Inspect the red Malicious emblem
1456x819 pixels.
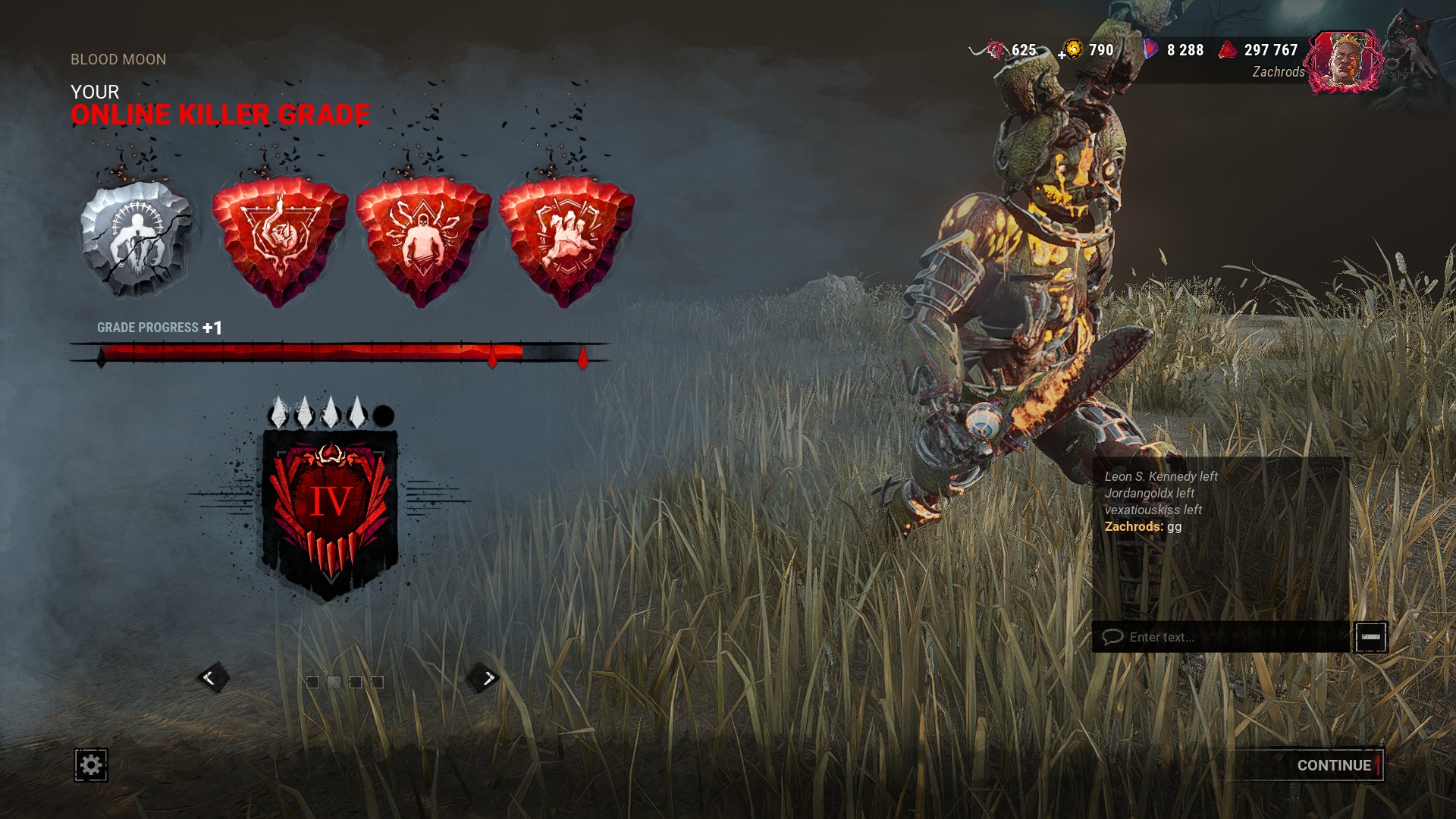click(x=422, y=239)
